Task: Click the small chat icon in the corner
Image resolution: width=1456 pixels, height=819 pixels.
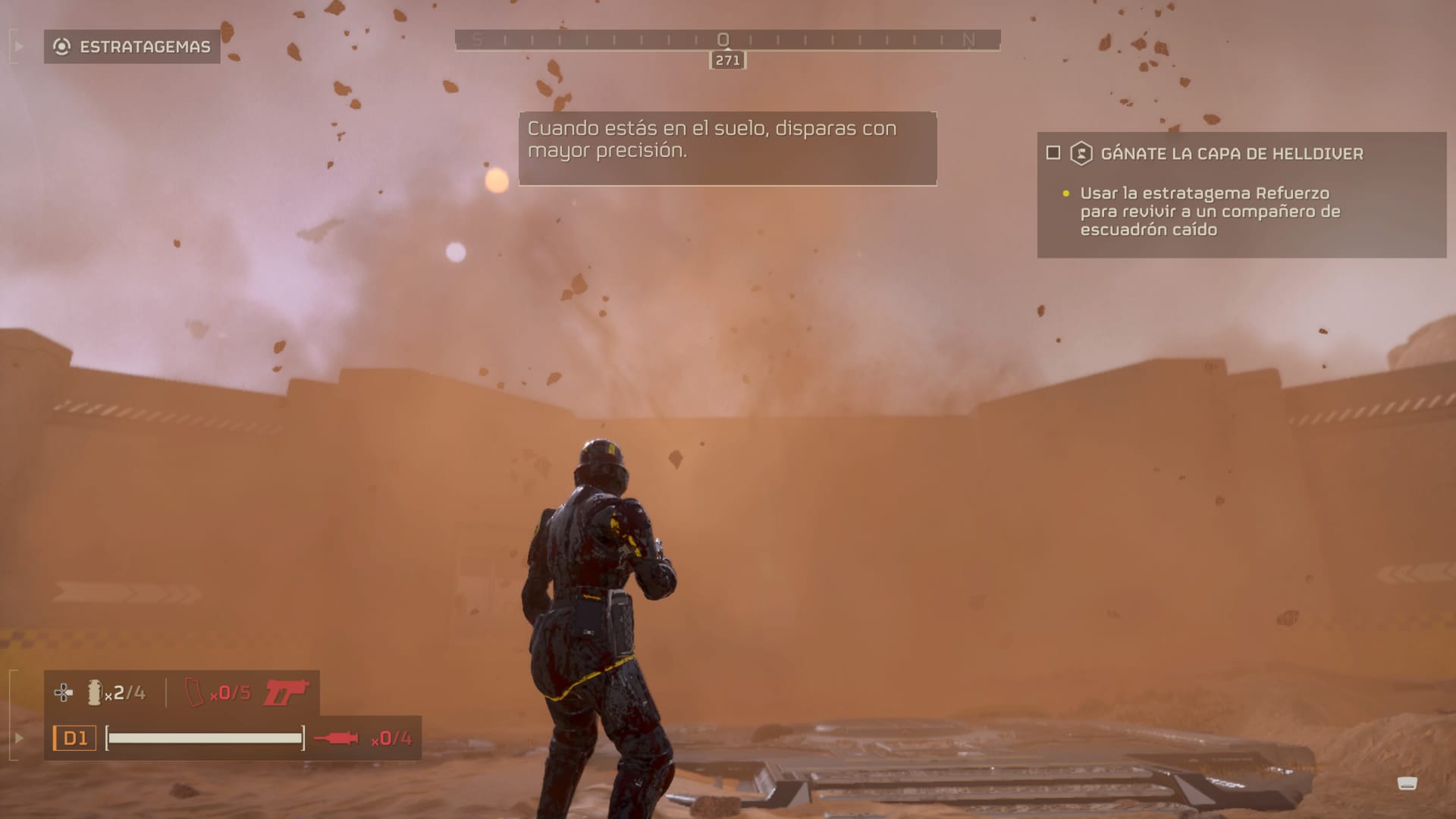Action: pyautogui.click(x=1407, y=783)
